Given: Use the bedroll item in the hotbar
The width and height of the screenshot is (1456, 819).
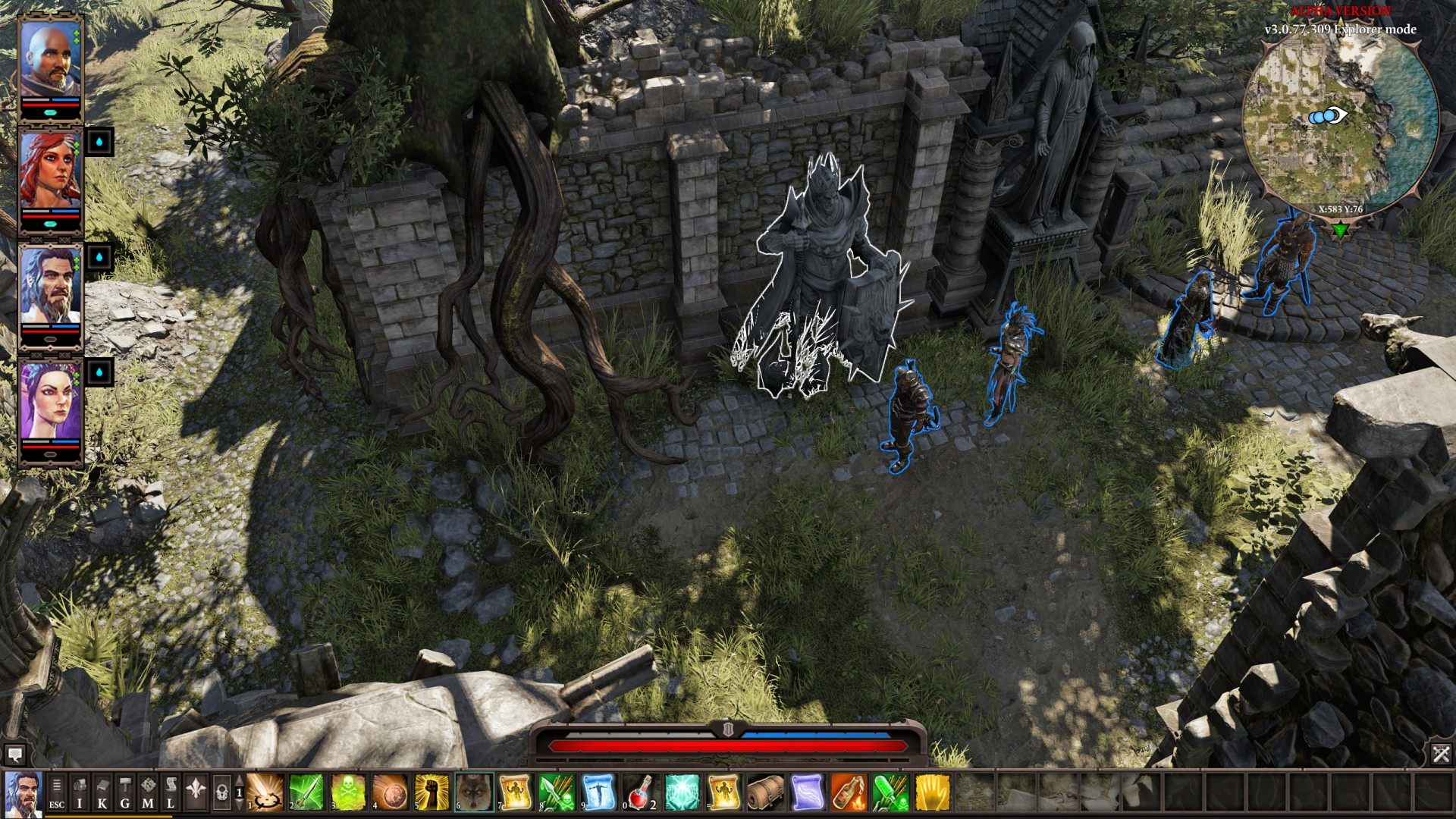Looking at the screenshot, I should pos(766,792).
